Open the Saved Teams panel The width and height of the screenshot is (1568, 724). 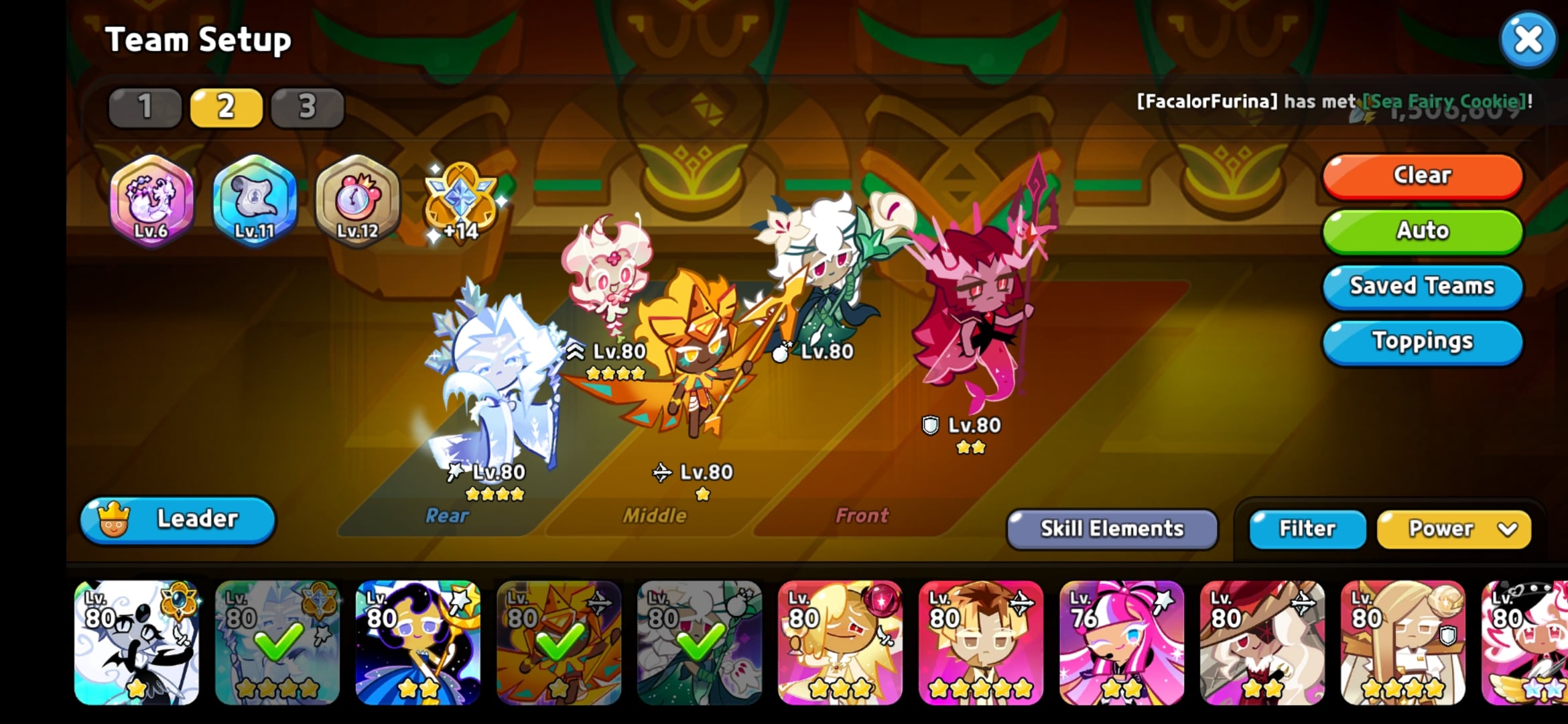pyautogui.click(x=1422, y=286)
